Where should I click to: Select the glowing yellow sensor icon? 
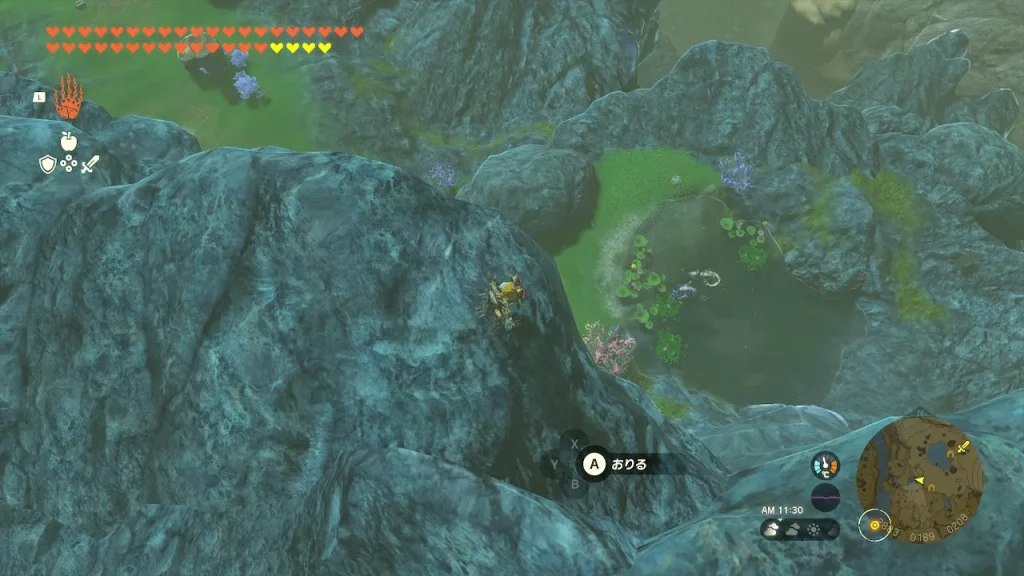click(876, 523)
